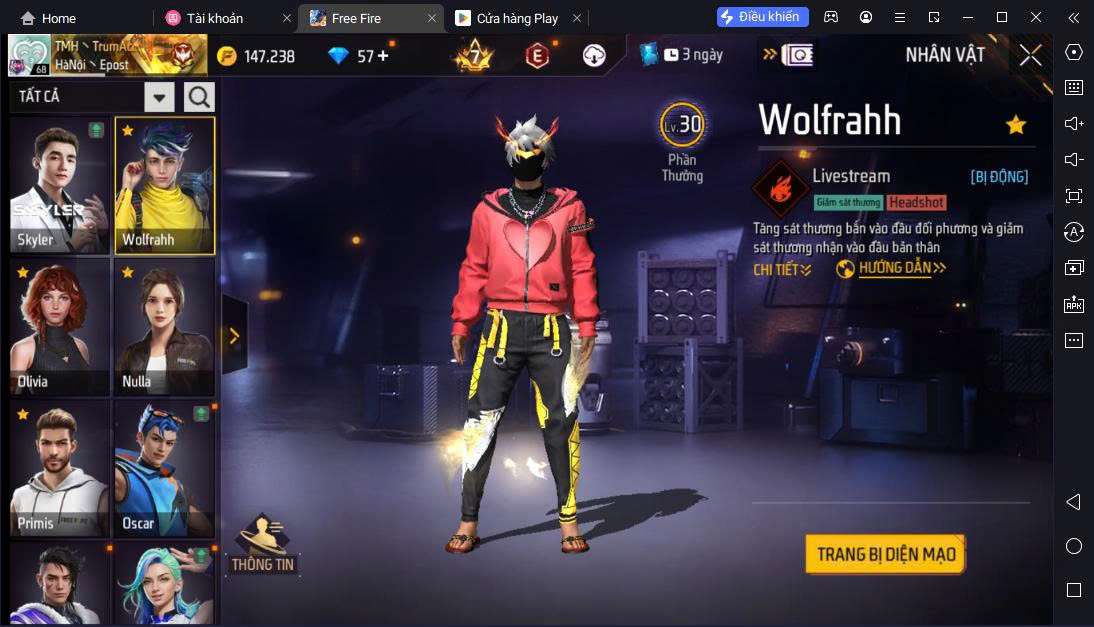Open the THÔNG TIN character info
Viewport: 1094px width, 627px height.
[x=263, y=545]
